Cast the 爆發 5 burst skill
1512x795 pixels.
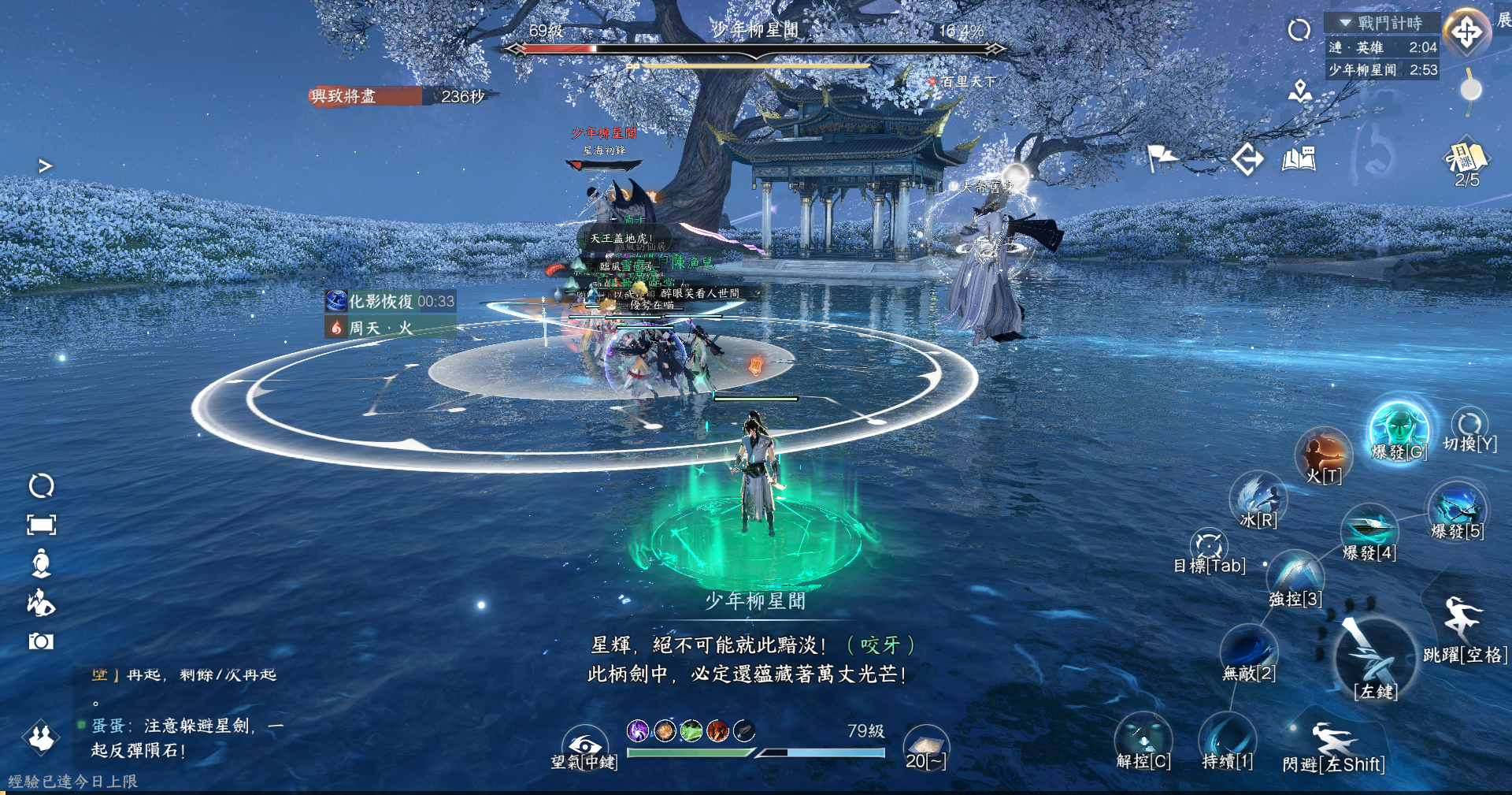(x=1457, y=507)
